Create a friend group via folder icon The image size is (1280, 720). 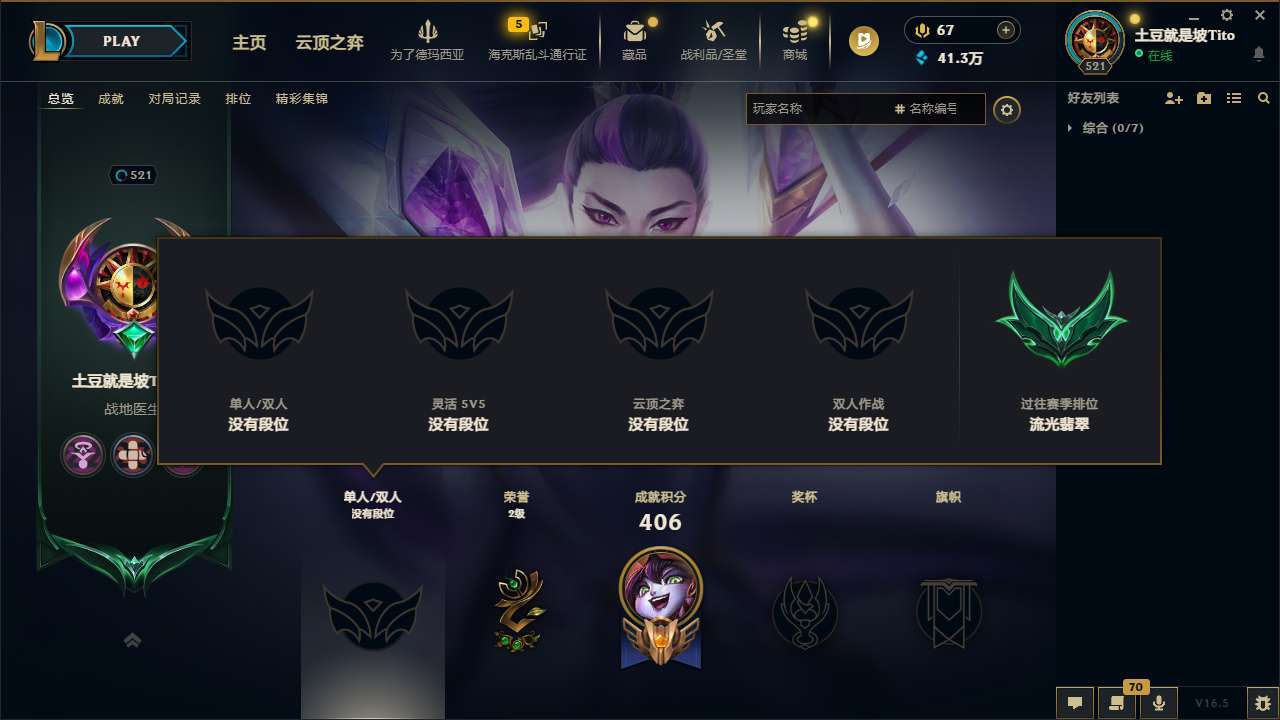(1202, 98)
